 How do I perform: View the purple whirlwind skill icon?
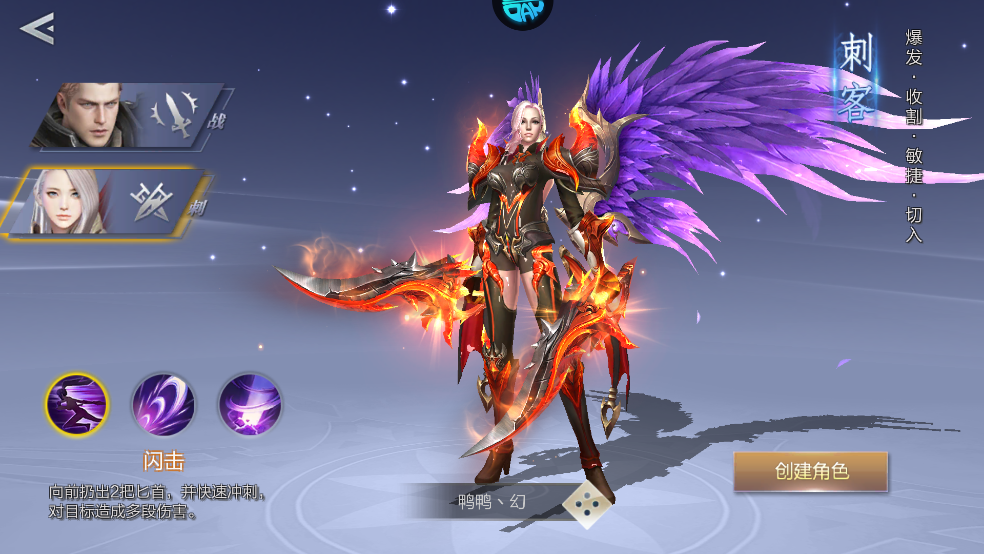point(250,405)
